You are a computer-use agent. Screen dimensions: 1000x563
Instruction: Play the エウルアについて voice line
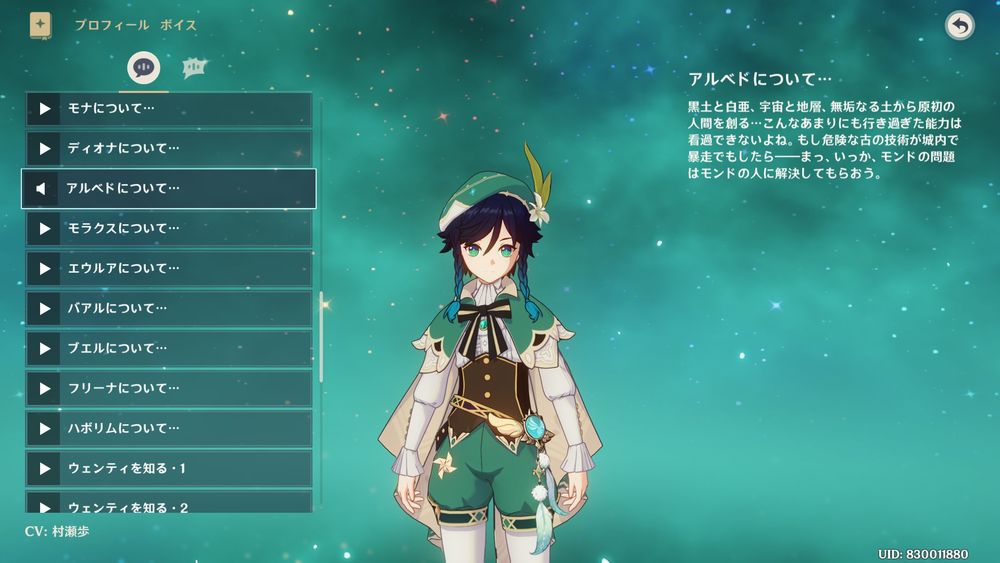[168, 269]
